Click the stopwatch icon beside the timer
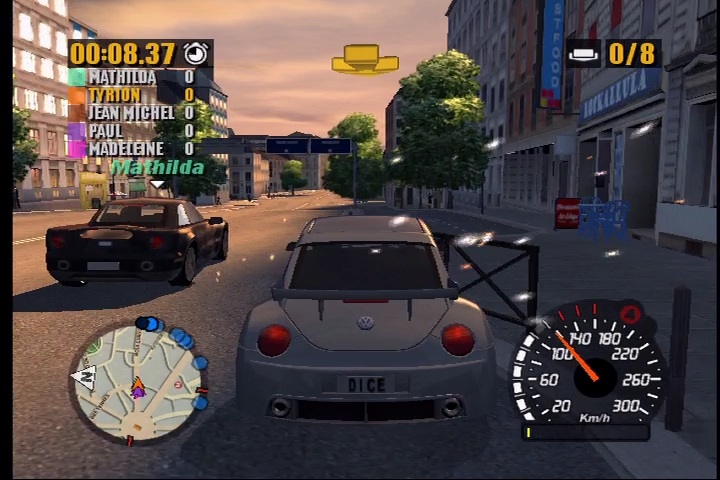The height and width of the screenshot is (480, 720). (196, 53)
